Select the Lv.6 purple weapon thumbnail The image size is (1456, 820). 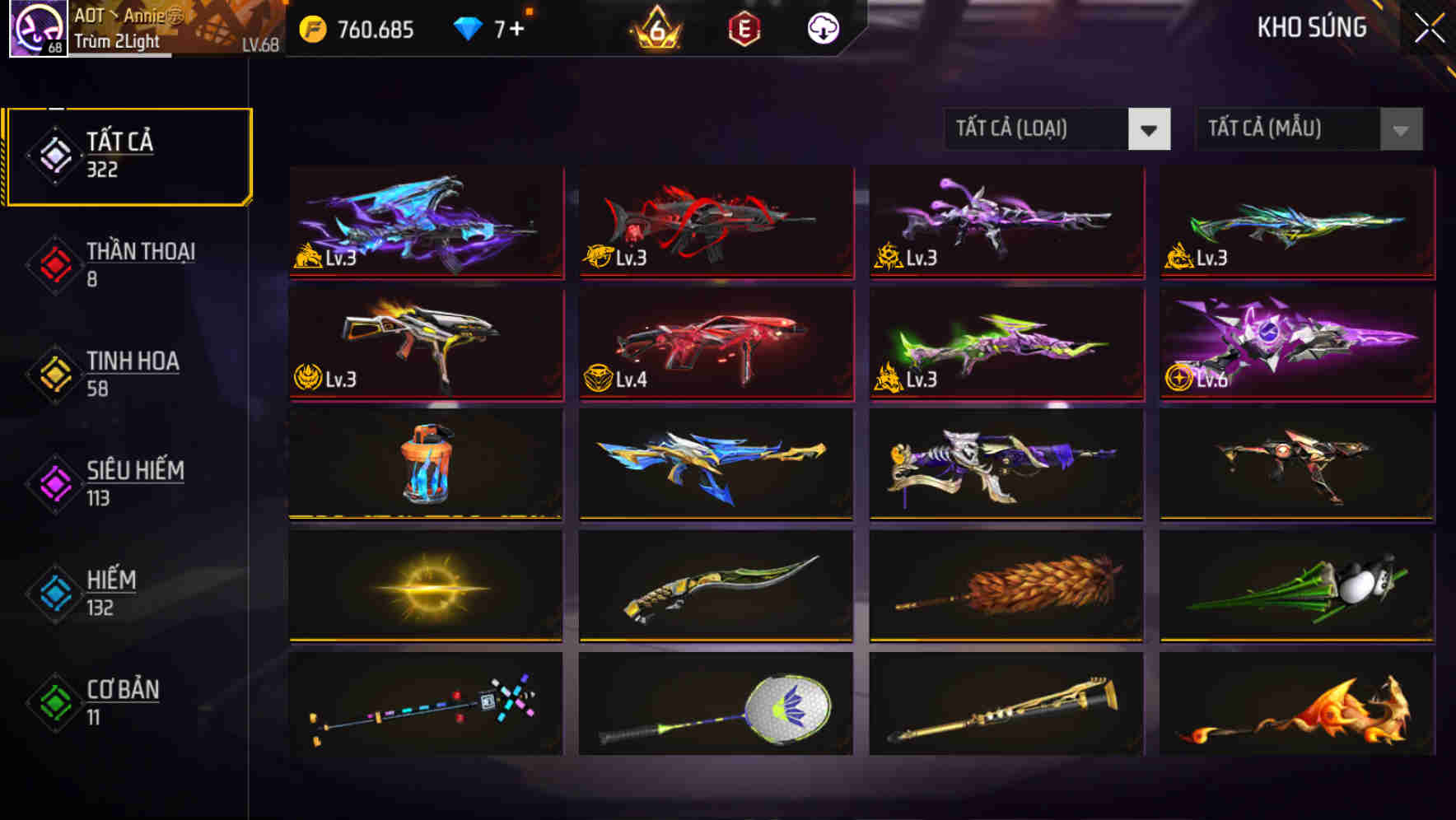1297,343
